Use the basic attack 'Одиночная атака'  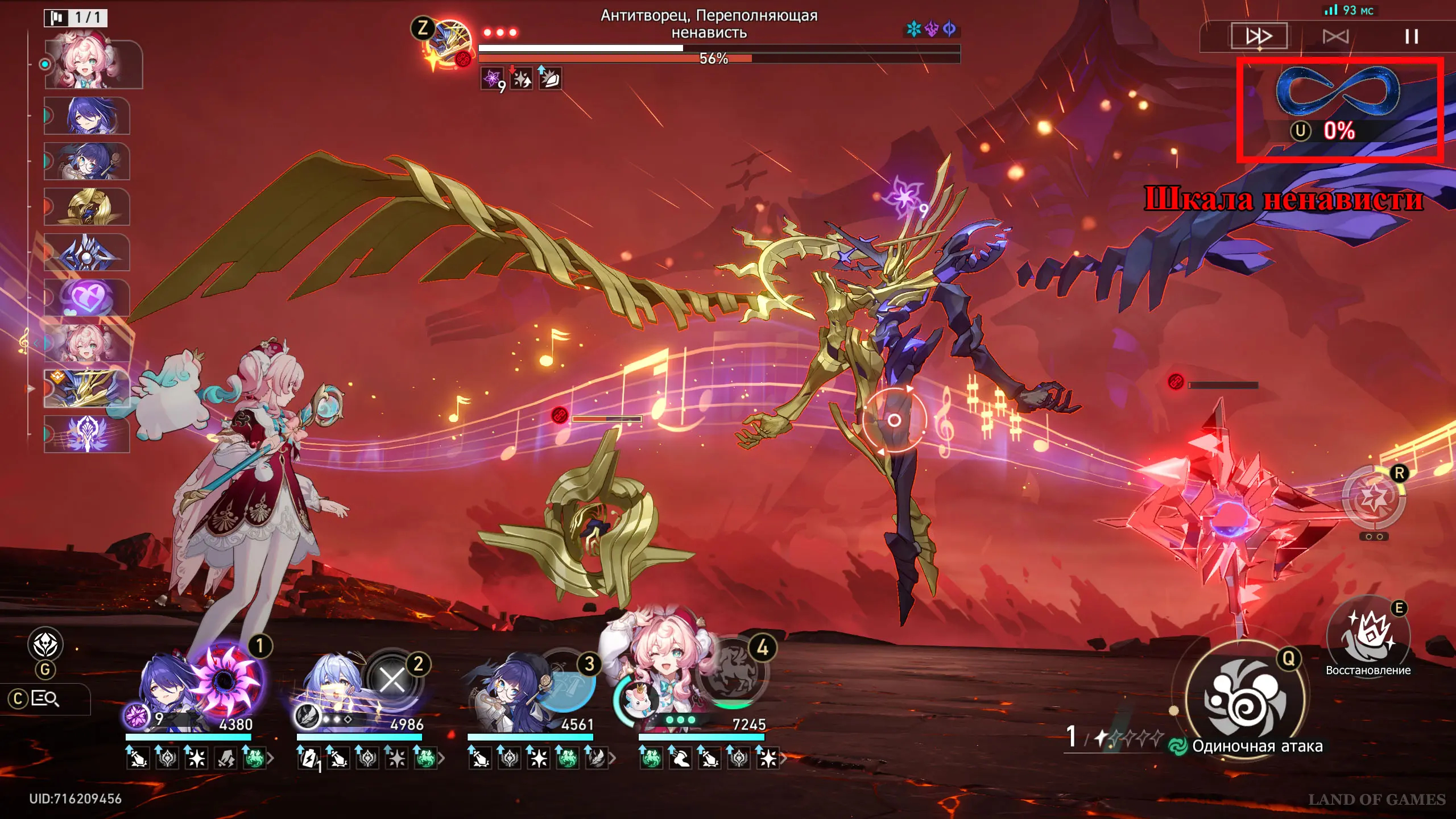tap(1246, 697)
